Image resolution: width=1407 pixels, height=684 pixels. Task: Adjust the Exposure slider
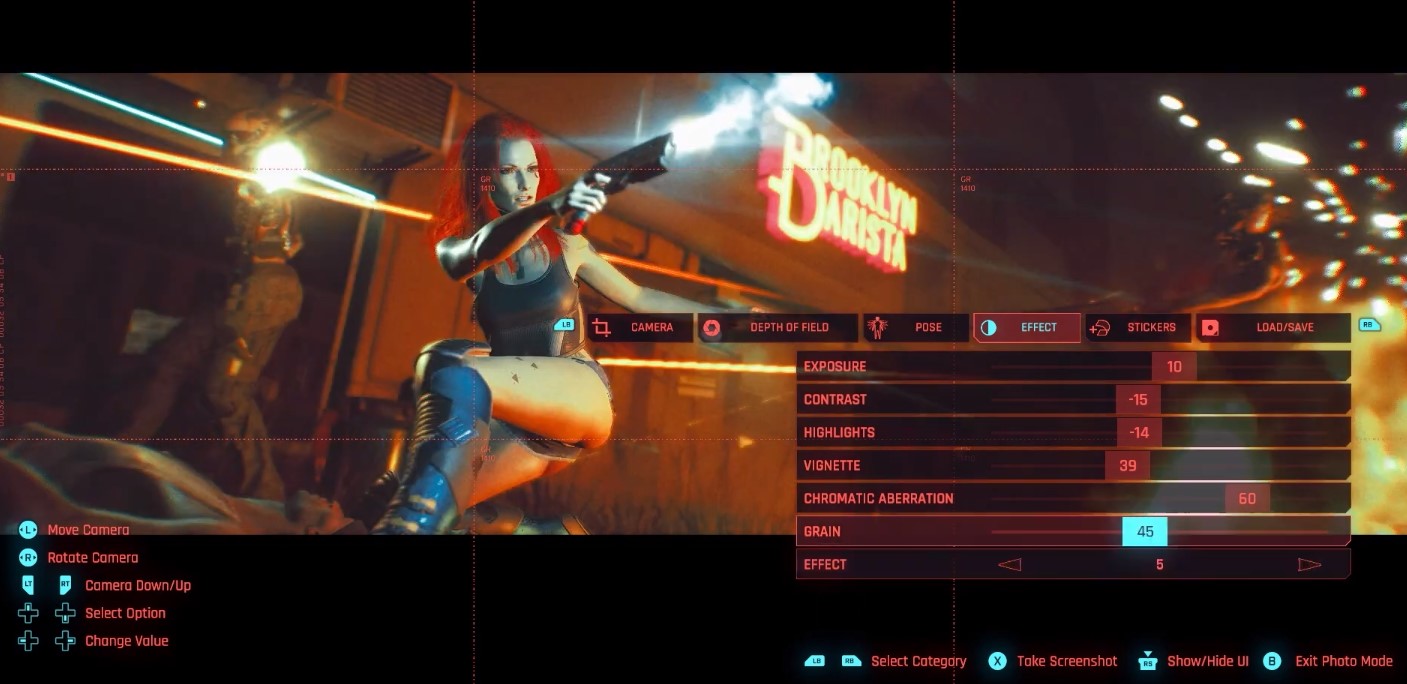point(1174,366)
